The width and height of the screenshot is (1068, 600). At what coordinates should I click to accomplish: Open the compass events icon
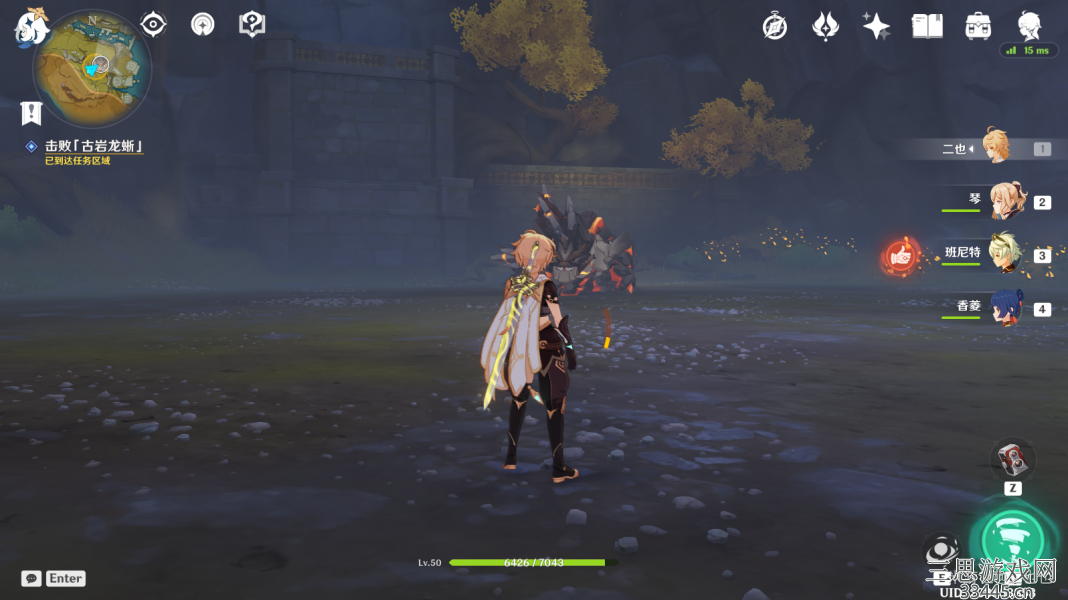[775, 27]
